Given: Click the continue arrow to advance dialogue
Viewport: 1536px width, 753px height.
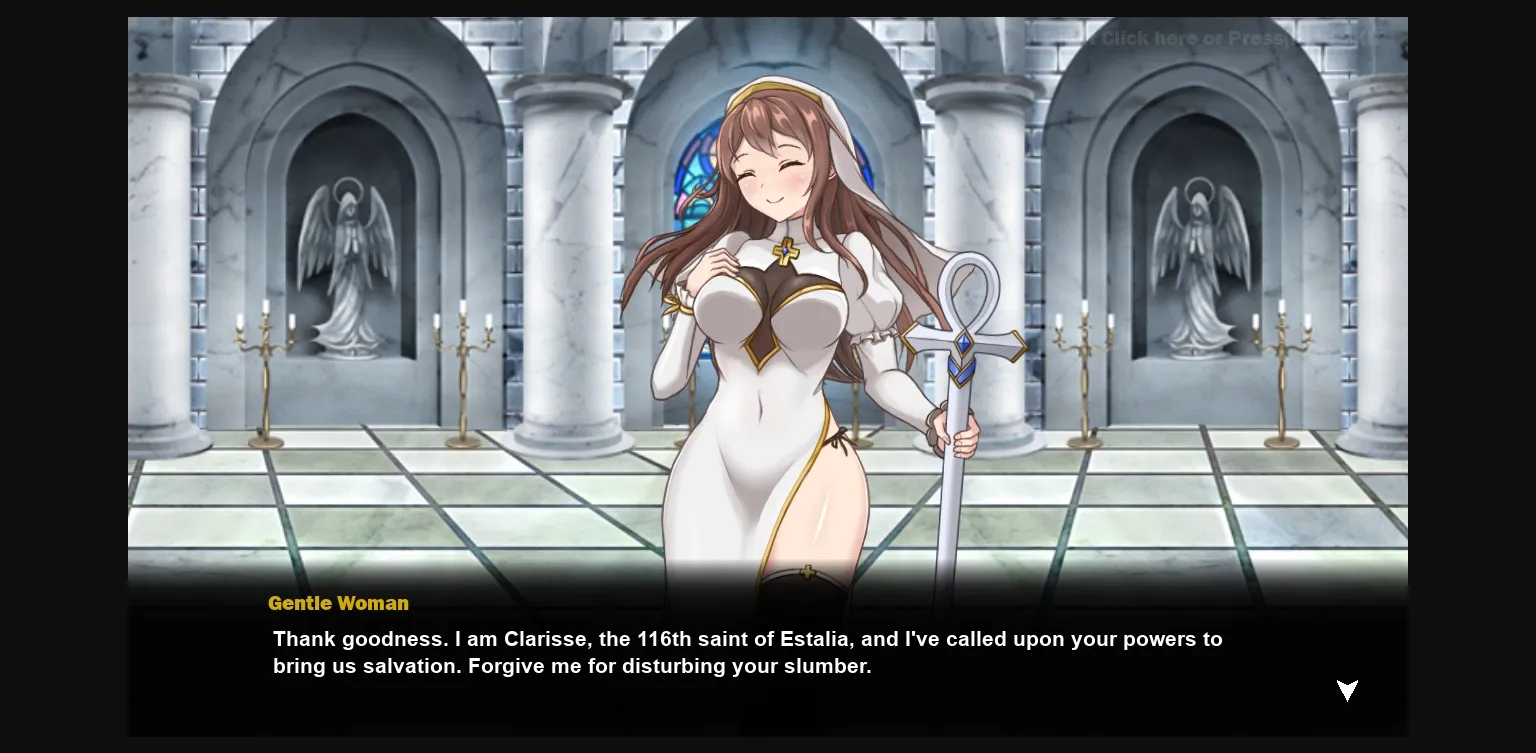Looking at the screenshot, I should (x=1347, y=691).
